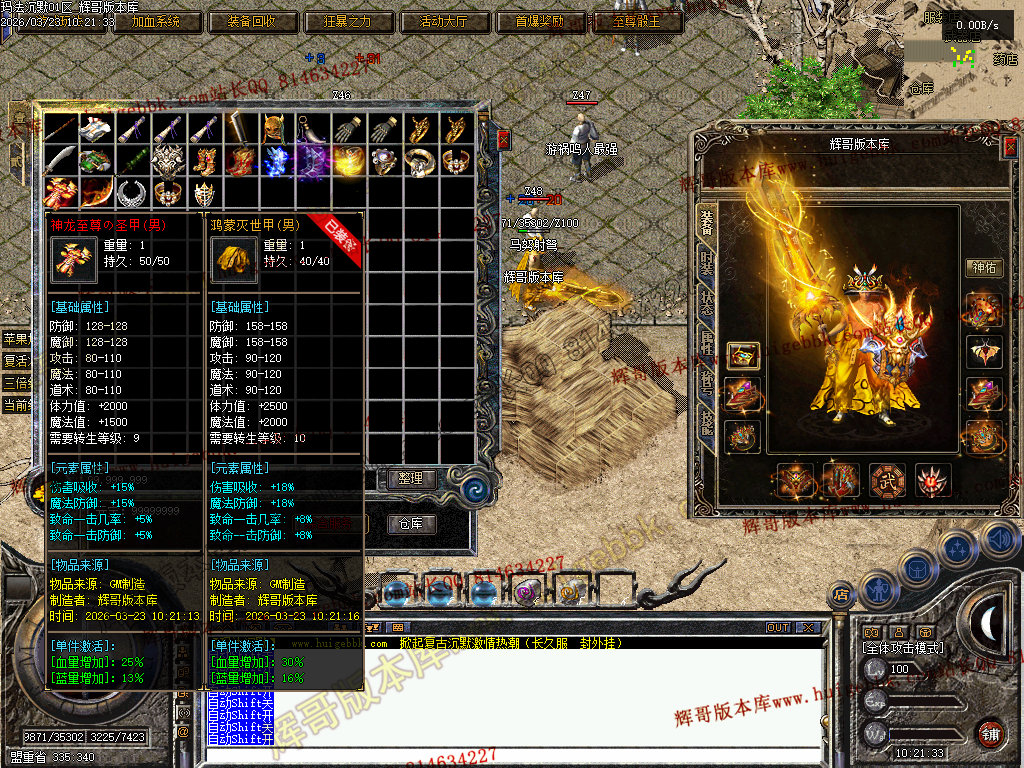Click the 神佑 button in character panel
1024x768 pixels.
coord(983,267)
